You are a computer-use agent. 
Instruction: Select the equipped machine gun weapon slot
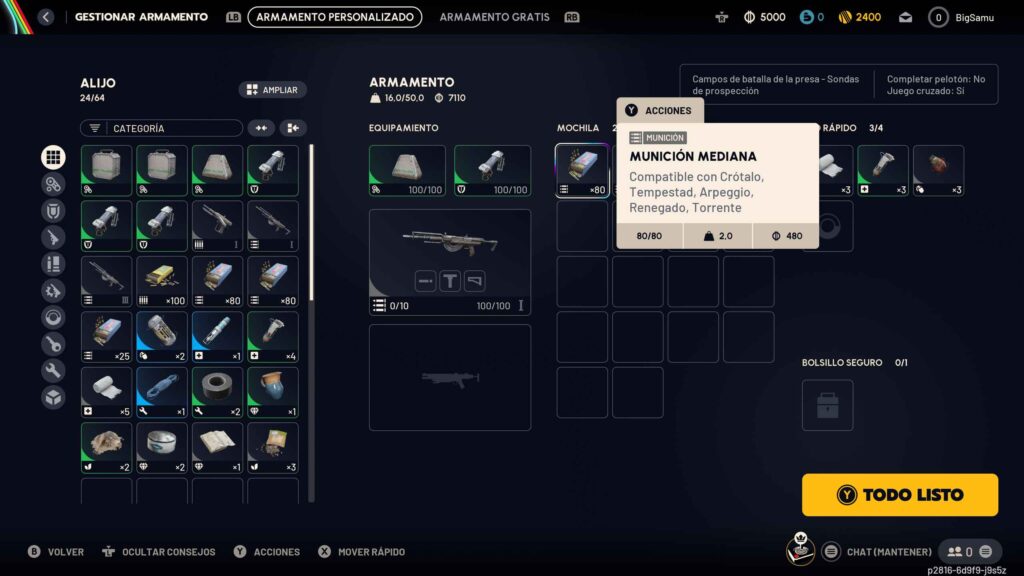click(450, 262)
